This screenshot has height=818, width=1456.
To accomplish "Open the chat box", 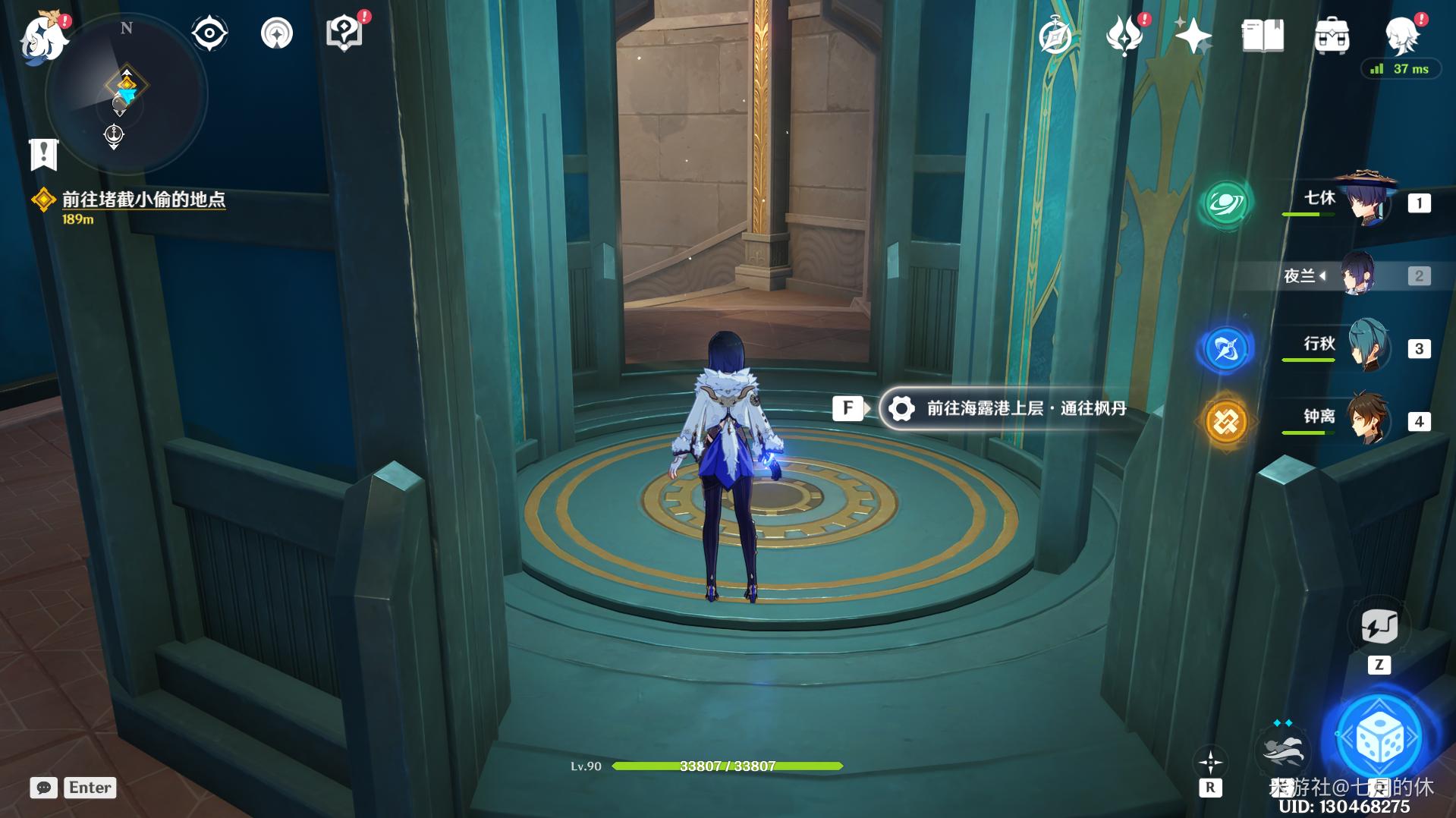I will (44, 788).
